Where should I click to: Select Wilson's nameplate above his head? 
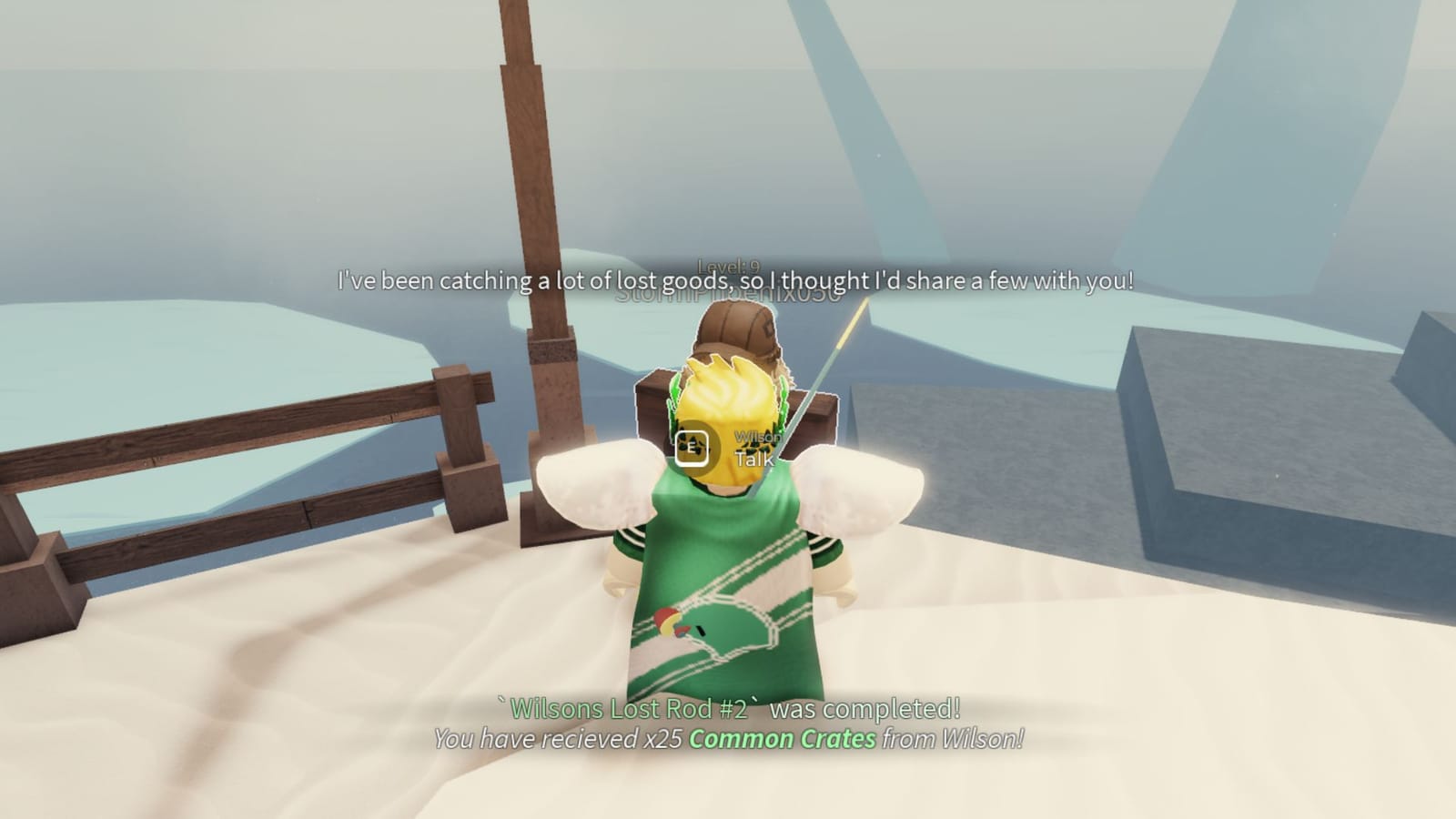pos(757,435)
